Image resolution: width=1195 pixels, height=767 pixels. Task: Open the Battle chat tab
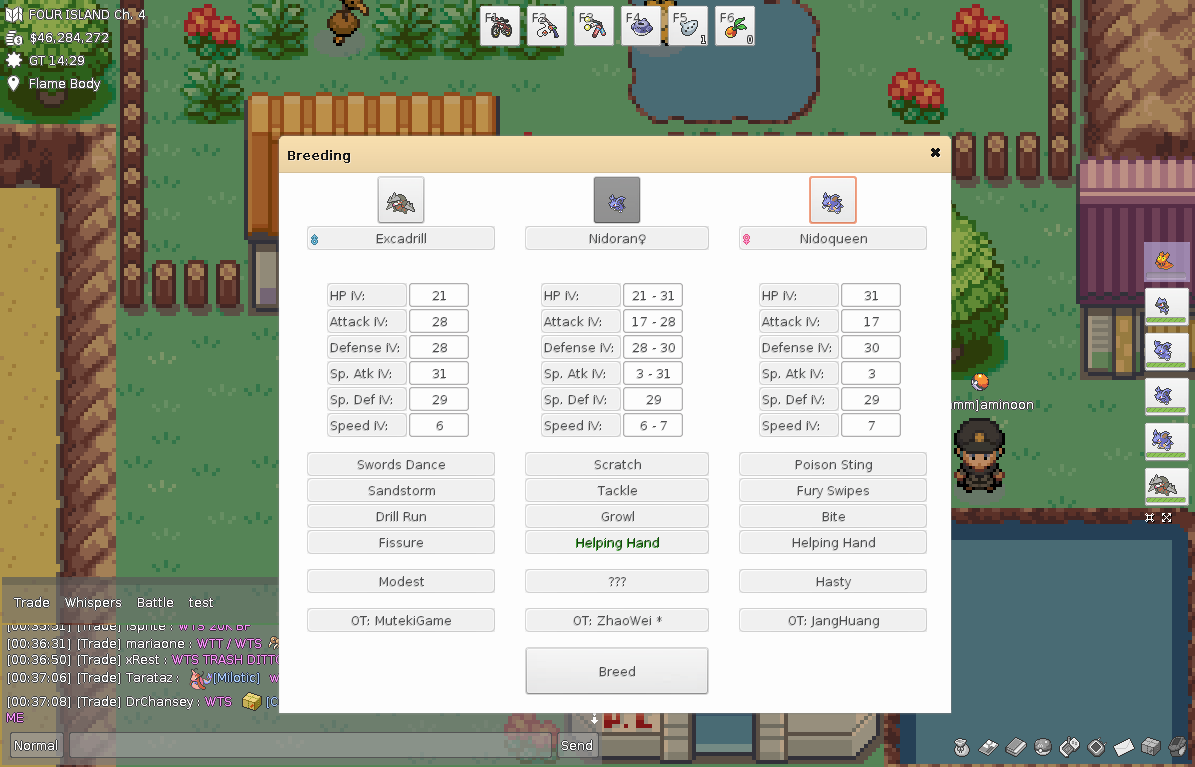tap(155, 603)
